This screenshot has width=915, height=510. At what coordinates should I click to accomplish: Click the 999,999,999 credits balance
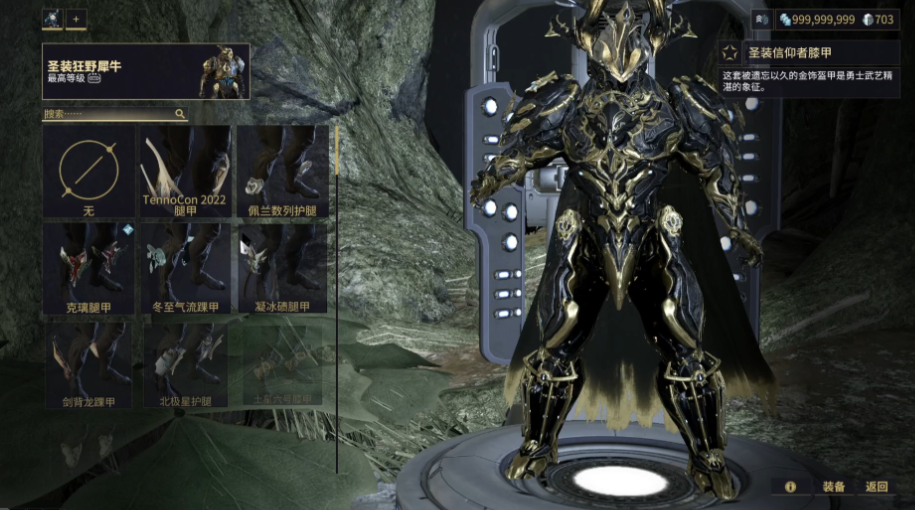817,19
